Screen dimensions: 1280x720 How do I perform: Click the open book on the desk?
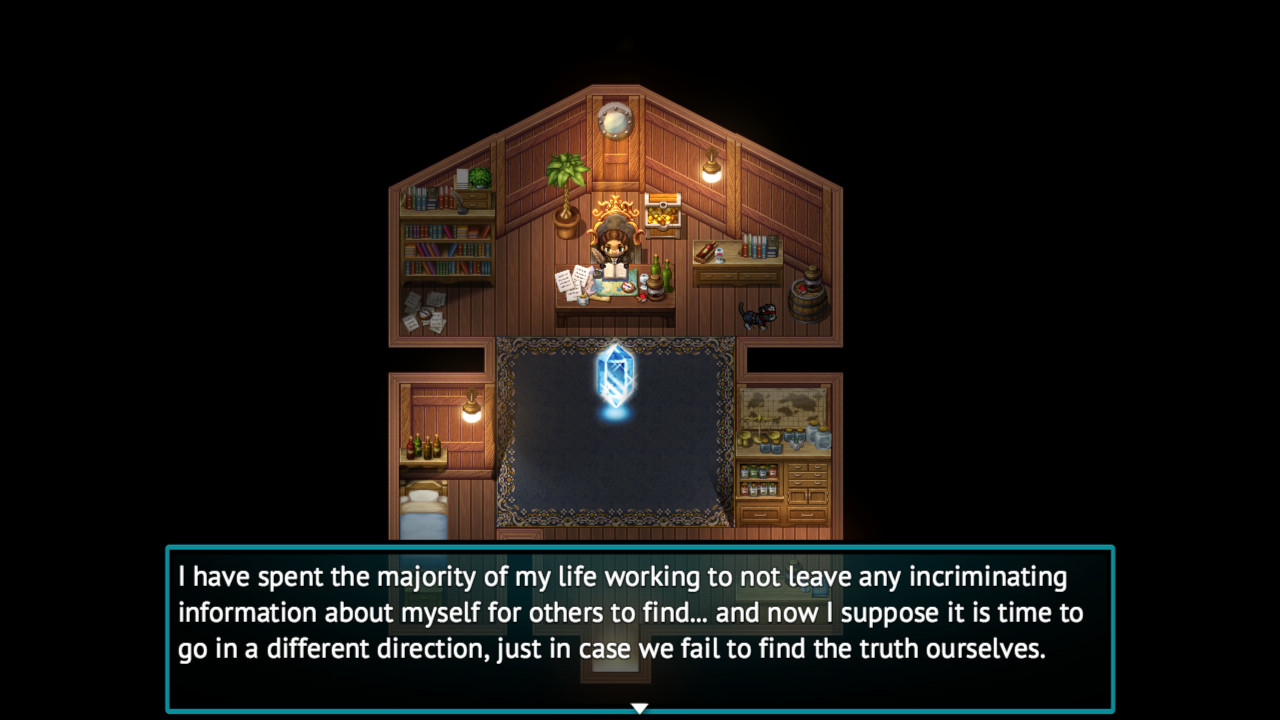[x=617, y=270]
